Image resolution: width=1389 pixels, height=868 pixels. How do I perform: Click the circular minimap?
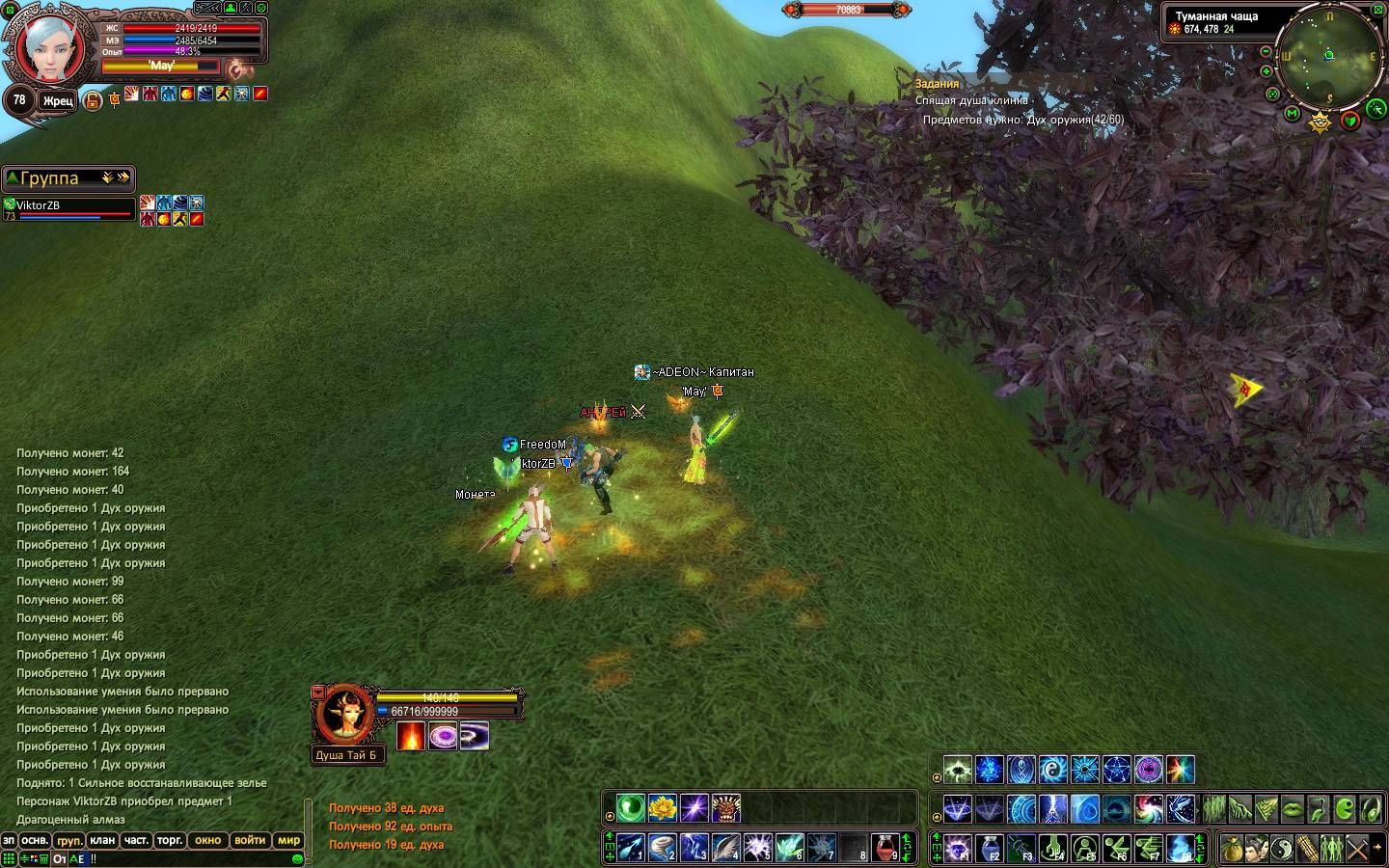click(x=1329, y=57)
